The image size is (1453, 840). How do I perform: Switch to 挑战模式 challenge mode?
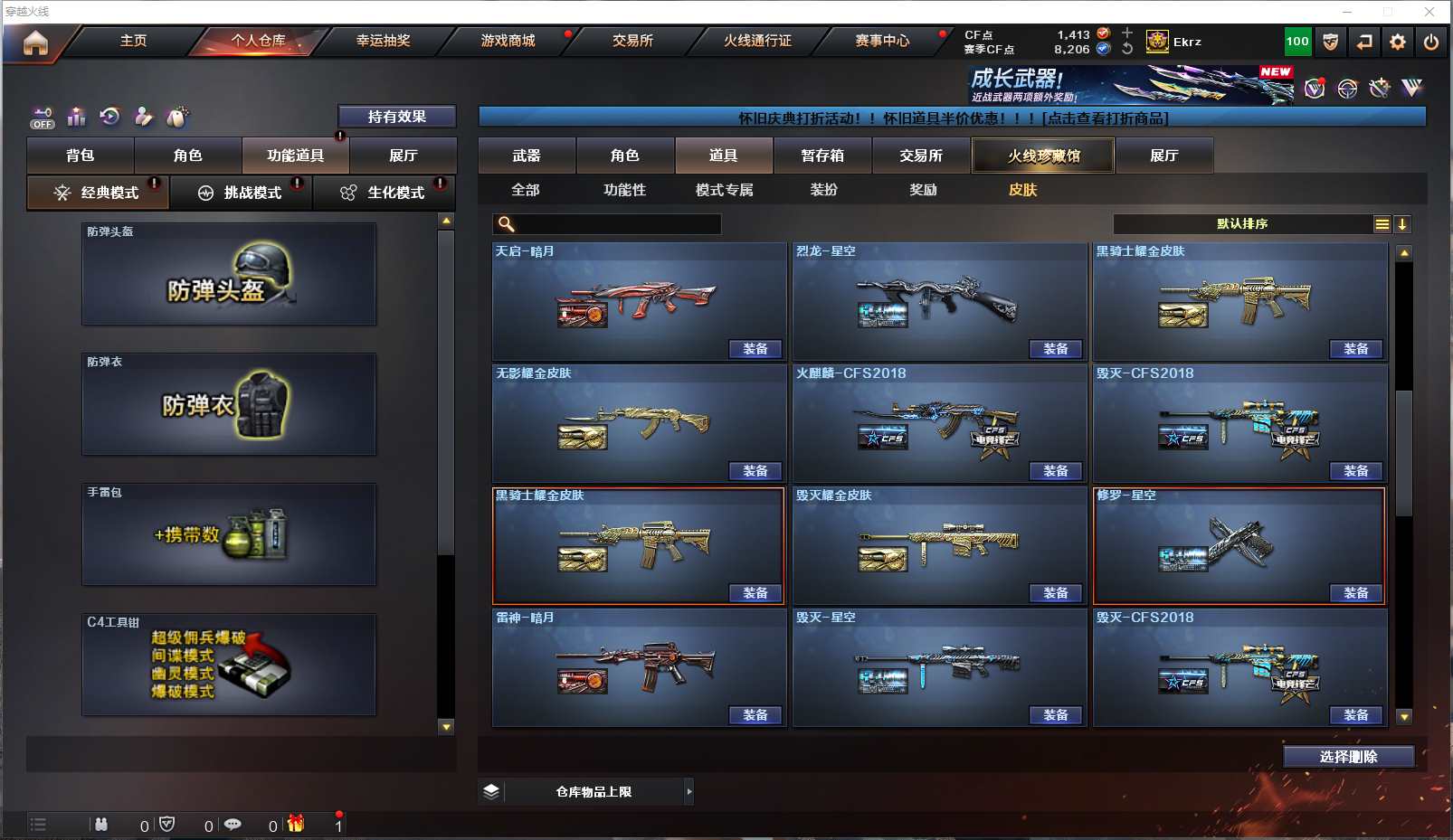242,193
